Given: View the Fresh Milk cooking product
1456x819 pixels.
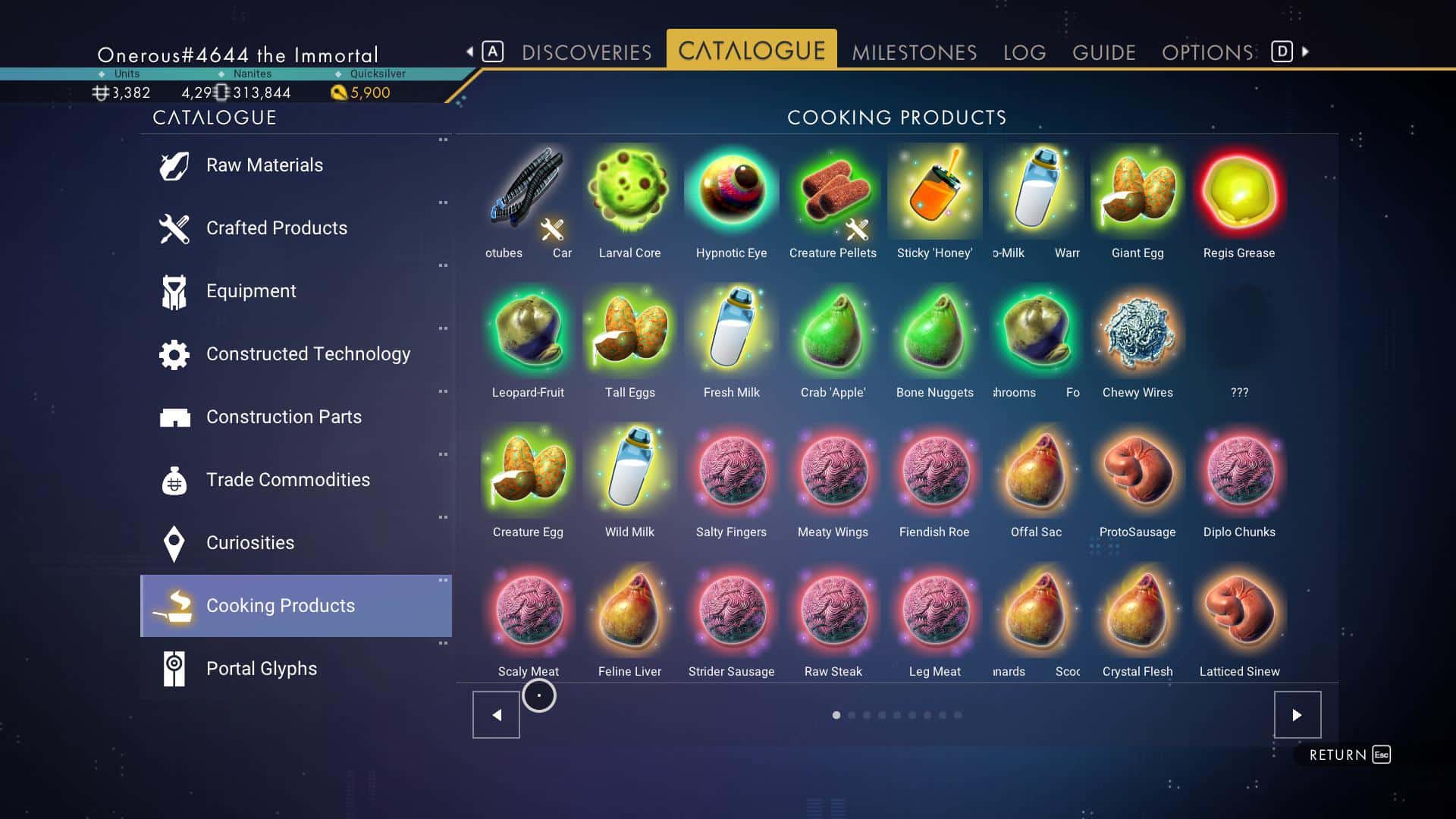Looking at the screenshot, I should [x=730, y=330].
